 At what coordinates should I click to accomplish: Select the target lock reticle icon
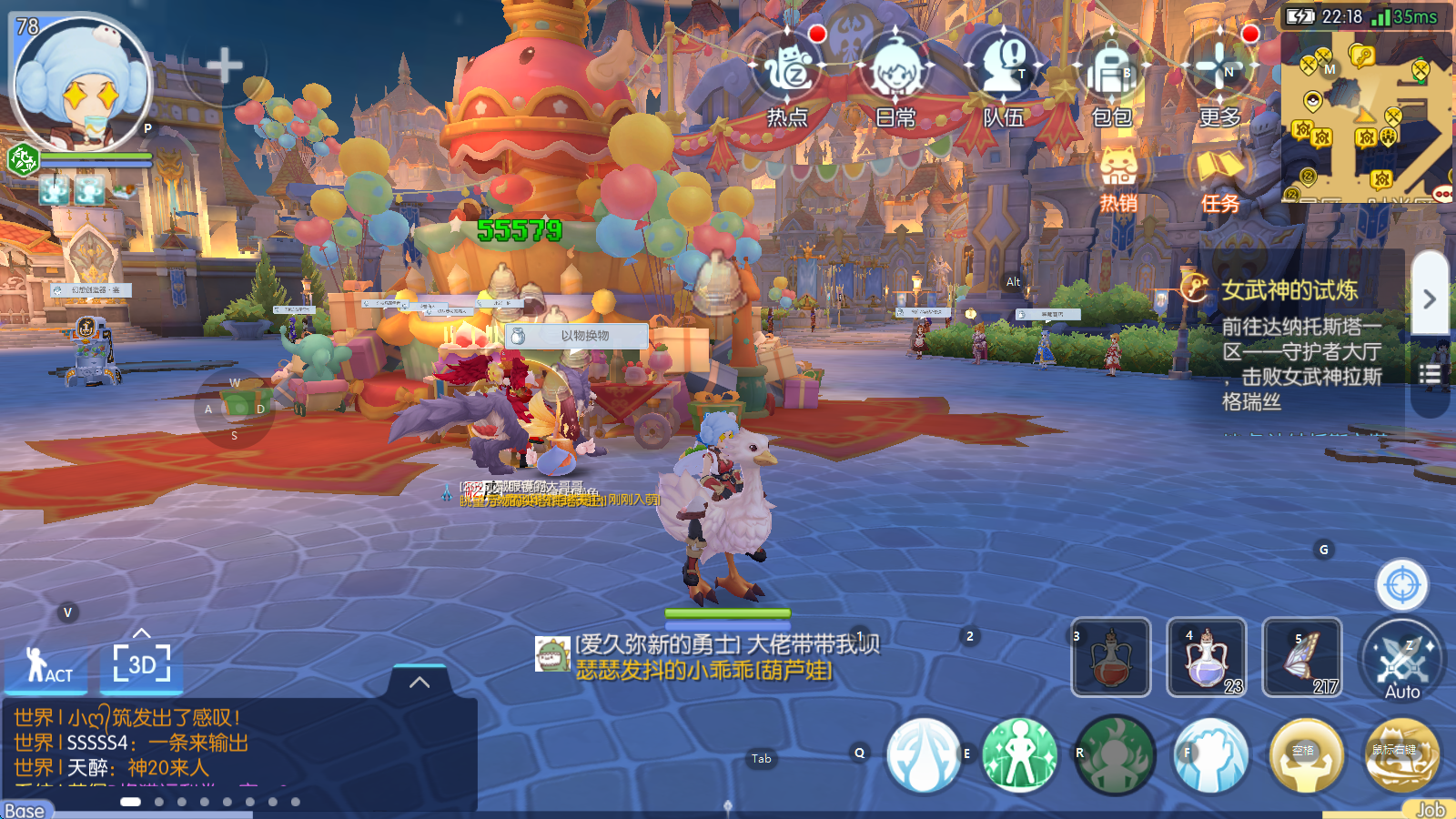click(1401, 584)
